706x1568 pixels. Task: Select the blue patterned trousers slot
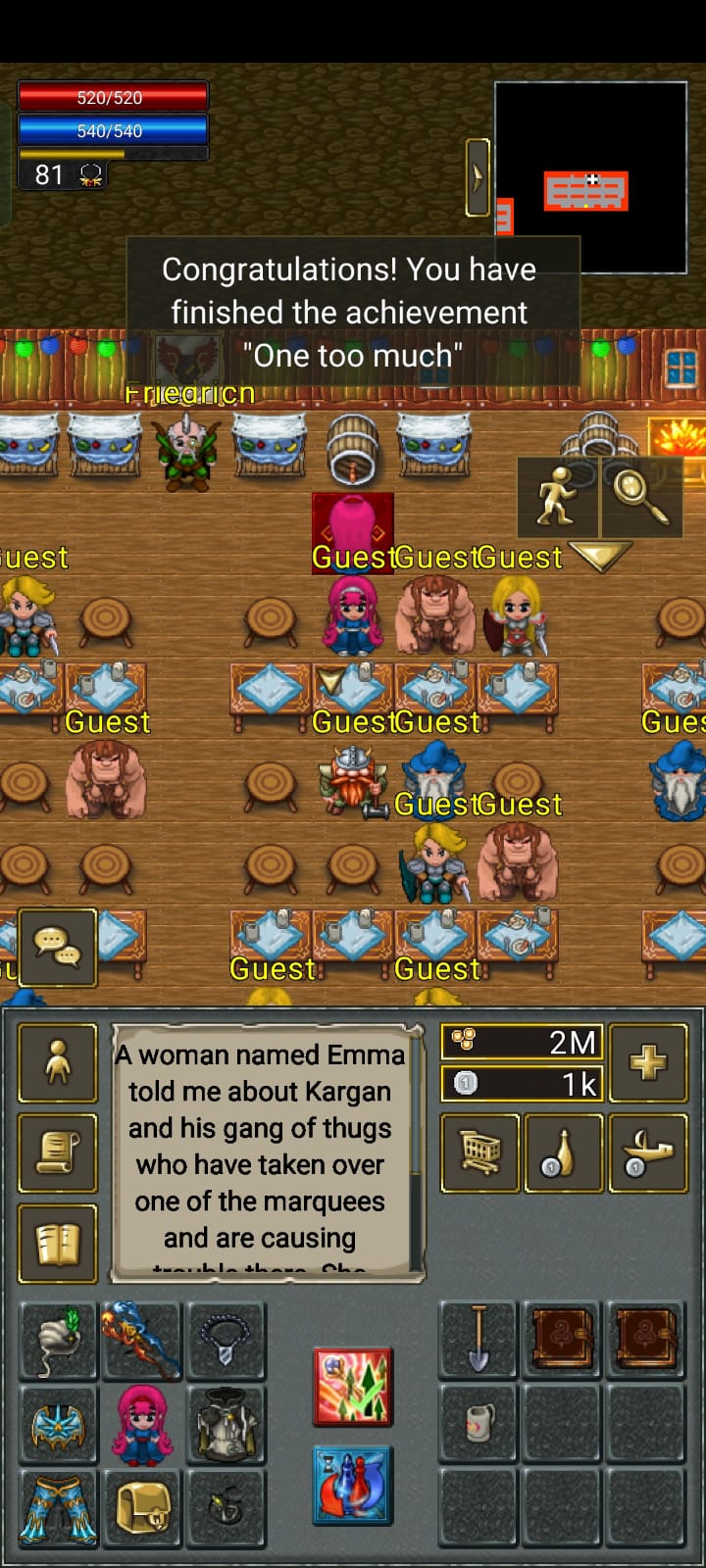(x=58, y=1508)
